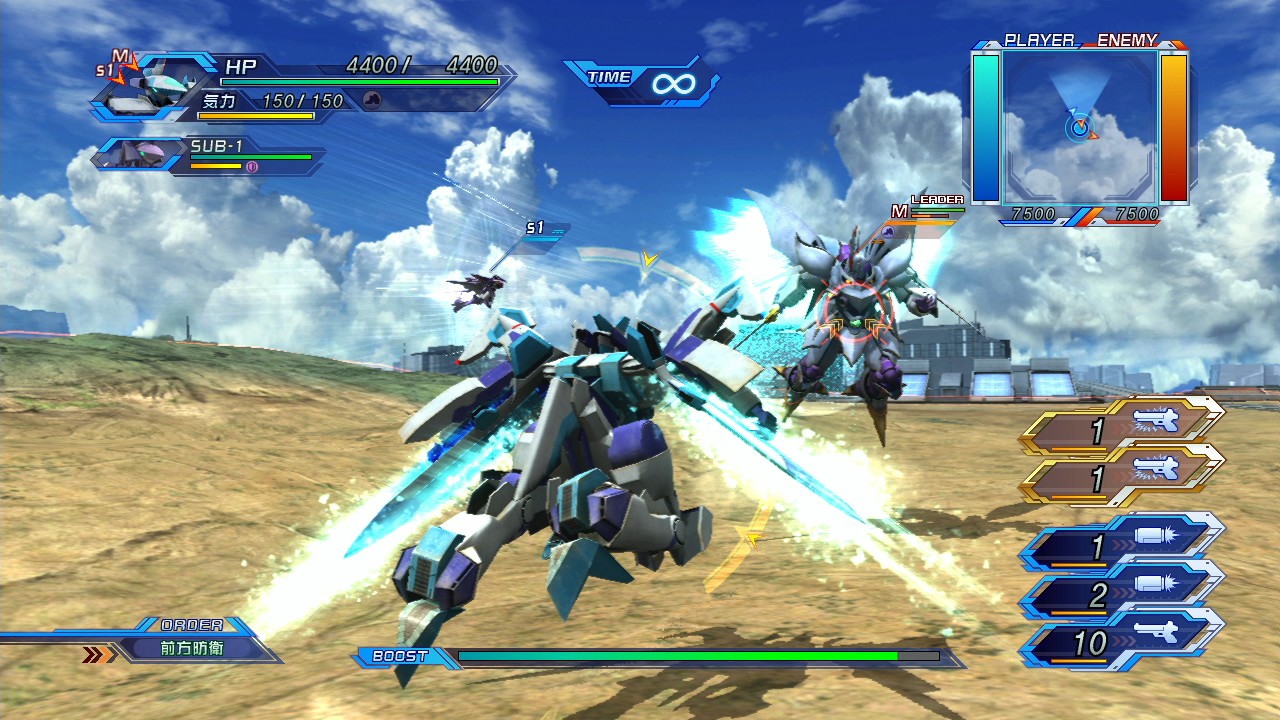
Task: Click the pink shield icon under SUB-1
Action: (x=252, y=167)
